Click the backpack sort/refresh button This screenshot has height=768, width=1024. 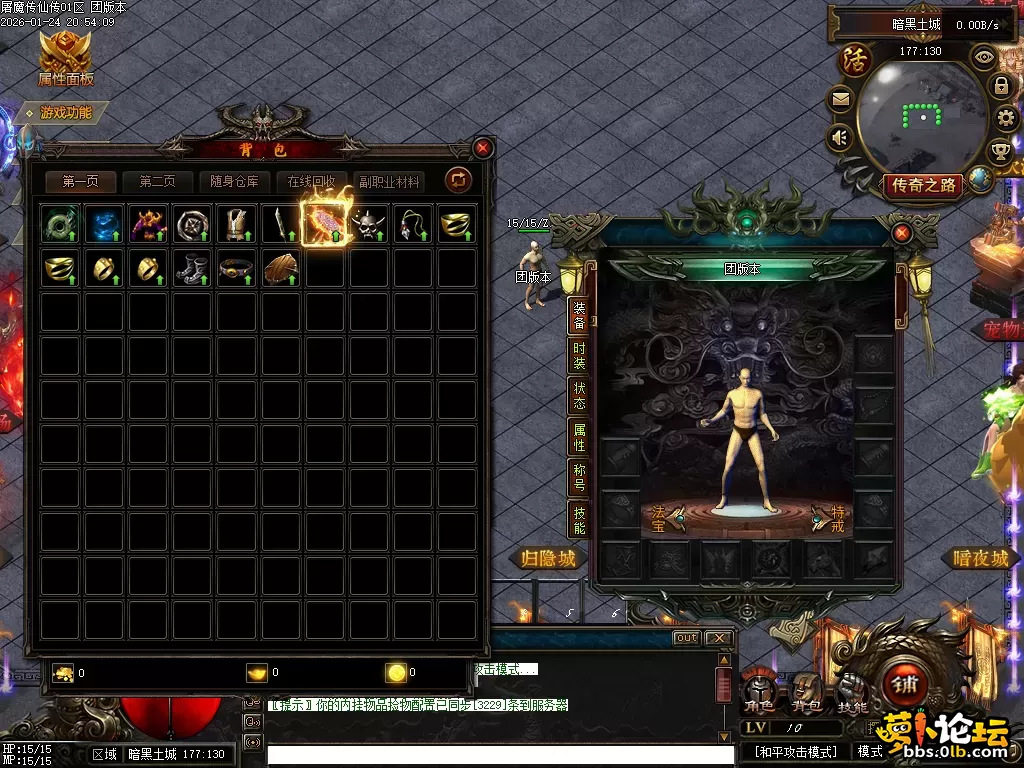(x=458, y=180)
